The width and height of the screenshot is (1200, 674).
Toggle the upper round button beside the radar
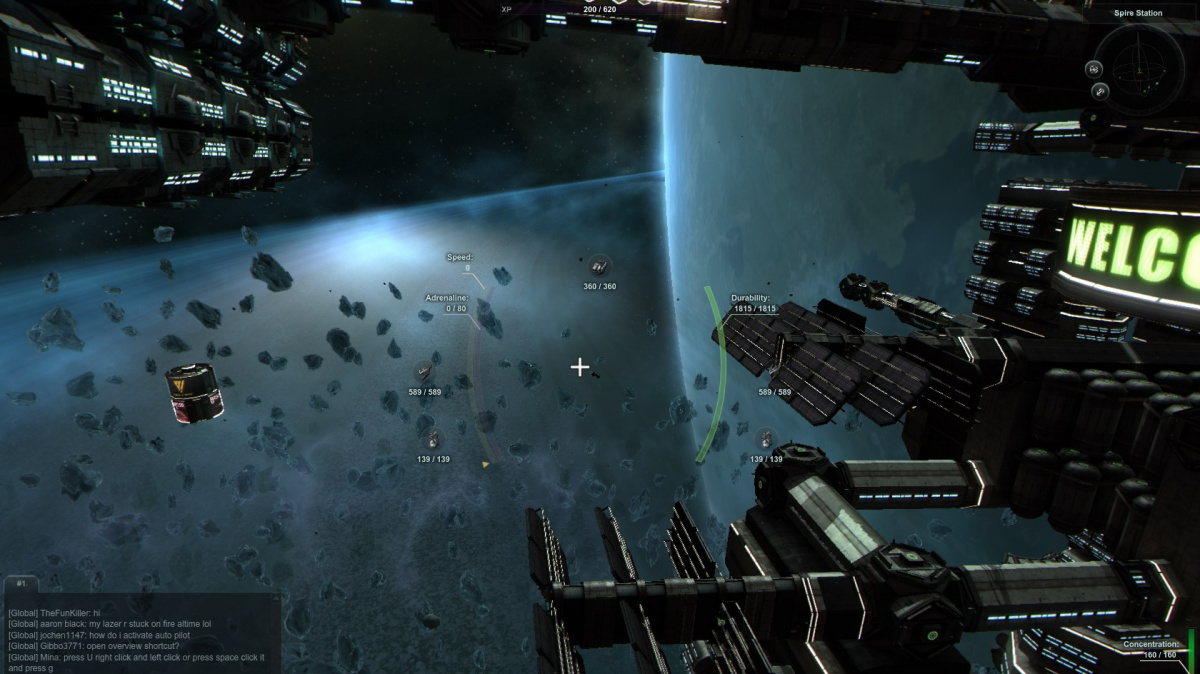point(1094,69)
